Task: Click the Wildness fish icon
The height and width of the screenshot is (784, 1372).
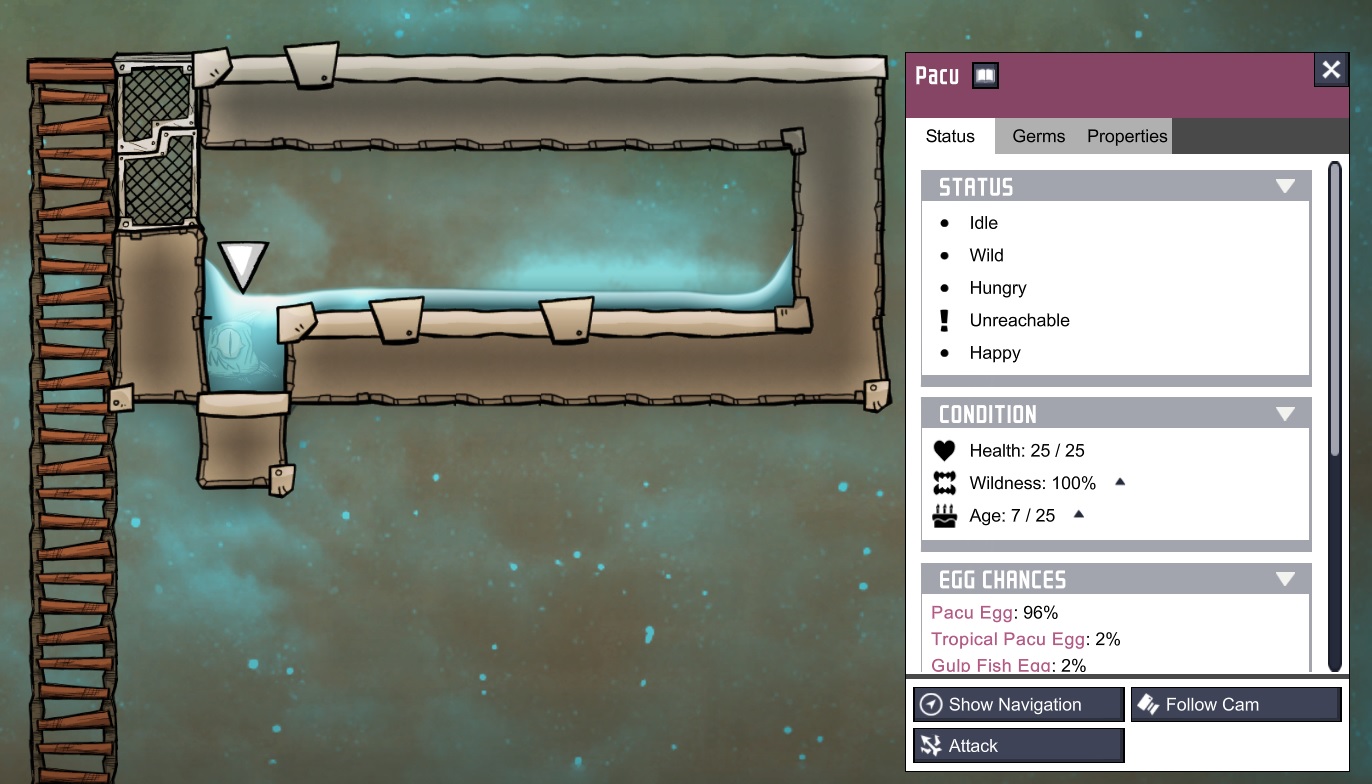Action: [944, 483]
